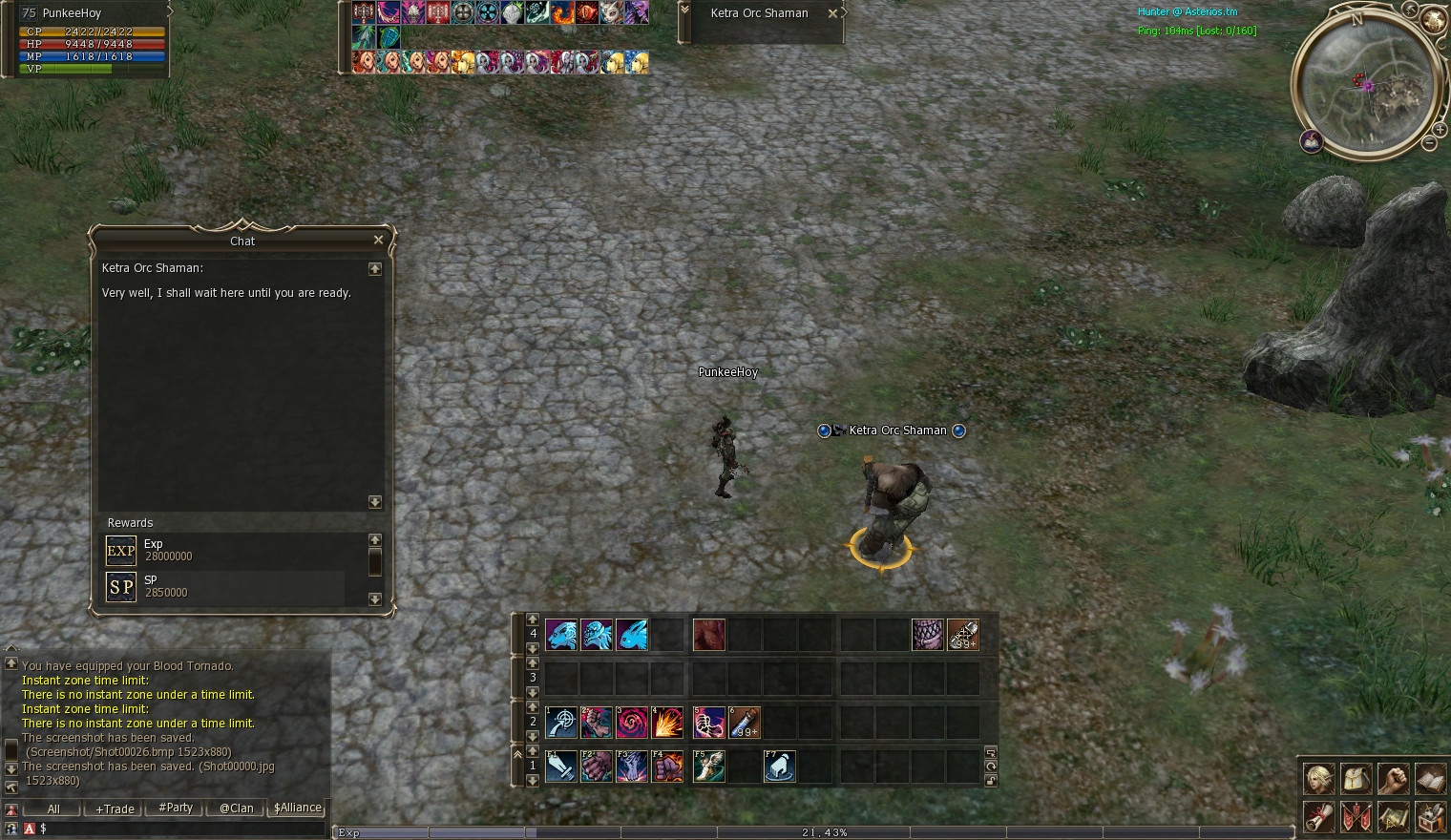The image size is (1451, 840).
Task: Close the Ketra Orc Shaman chat window
Action: pos(378,240)
